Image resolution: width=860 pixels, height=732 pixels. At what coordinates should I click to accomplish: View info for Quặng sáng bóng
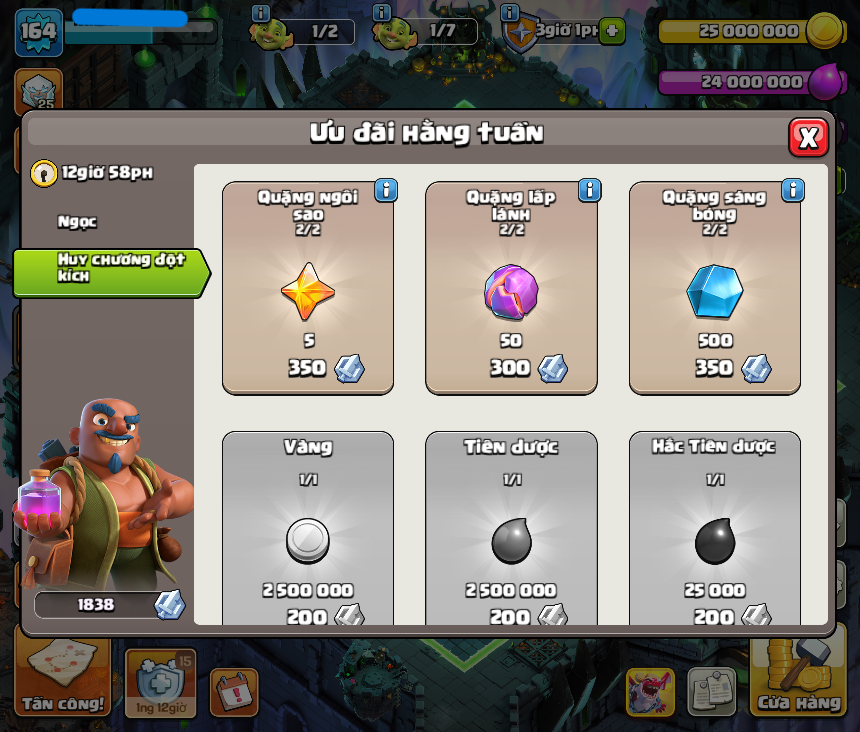tap(793, 191)
